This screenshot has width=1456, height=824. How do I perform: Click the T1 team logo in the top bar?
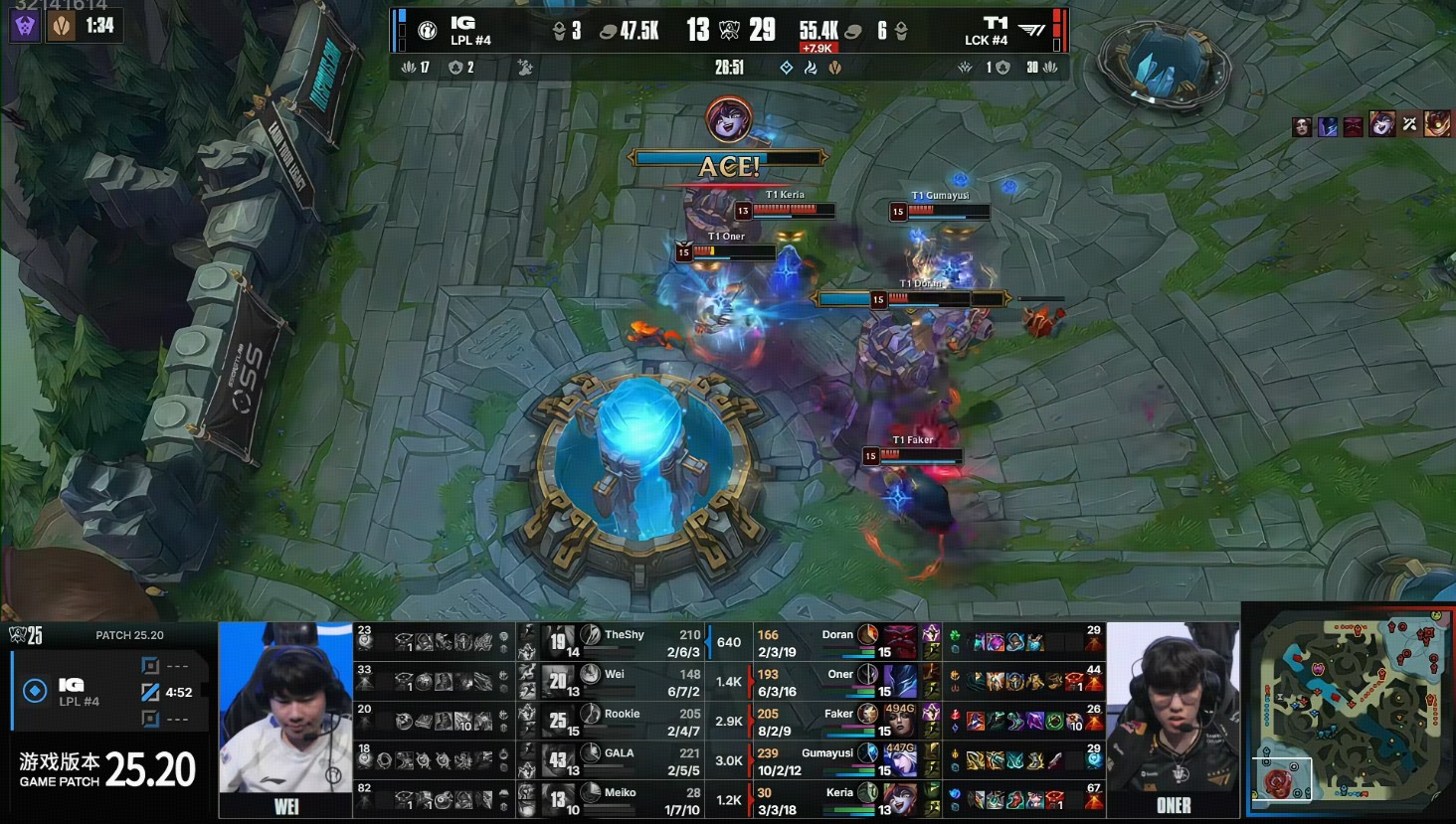(1032, 31)
